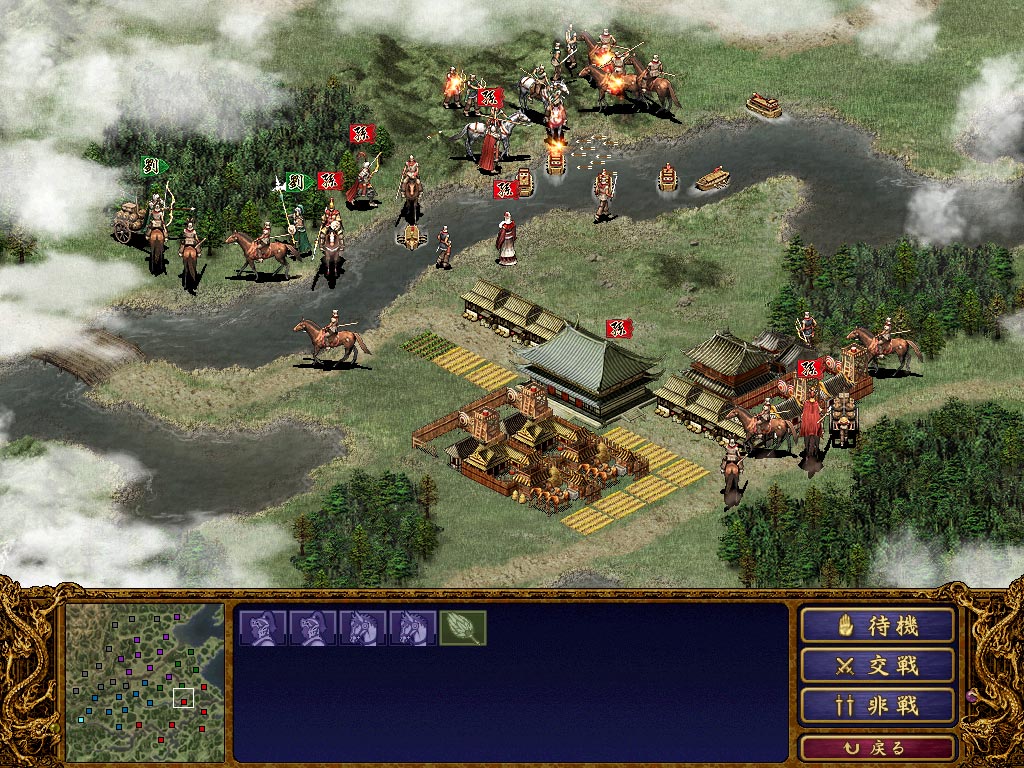Click the minimap of the region
This screenshot has width=1024, height=768.
coord(145,682)
